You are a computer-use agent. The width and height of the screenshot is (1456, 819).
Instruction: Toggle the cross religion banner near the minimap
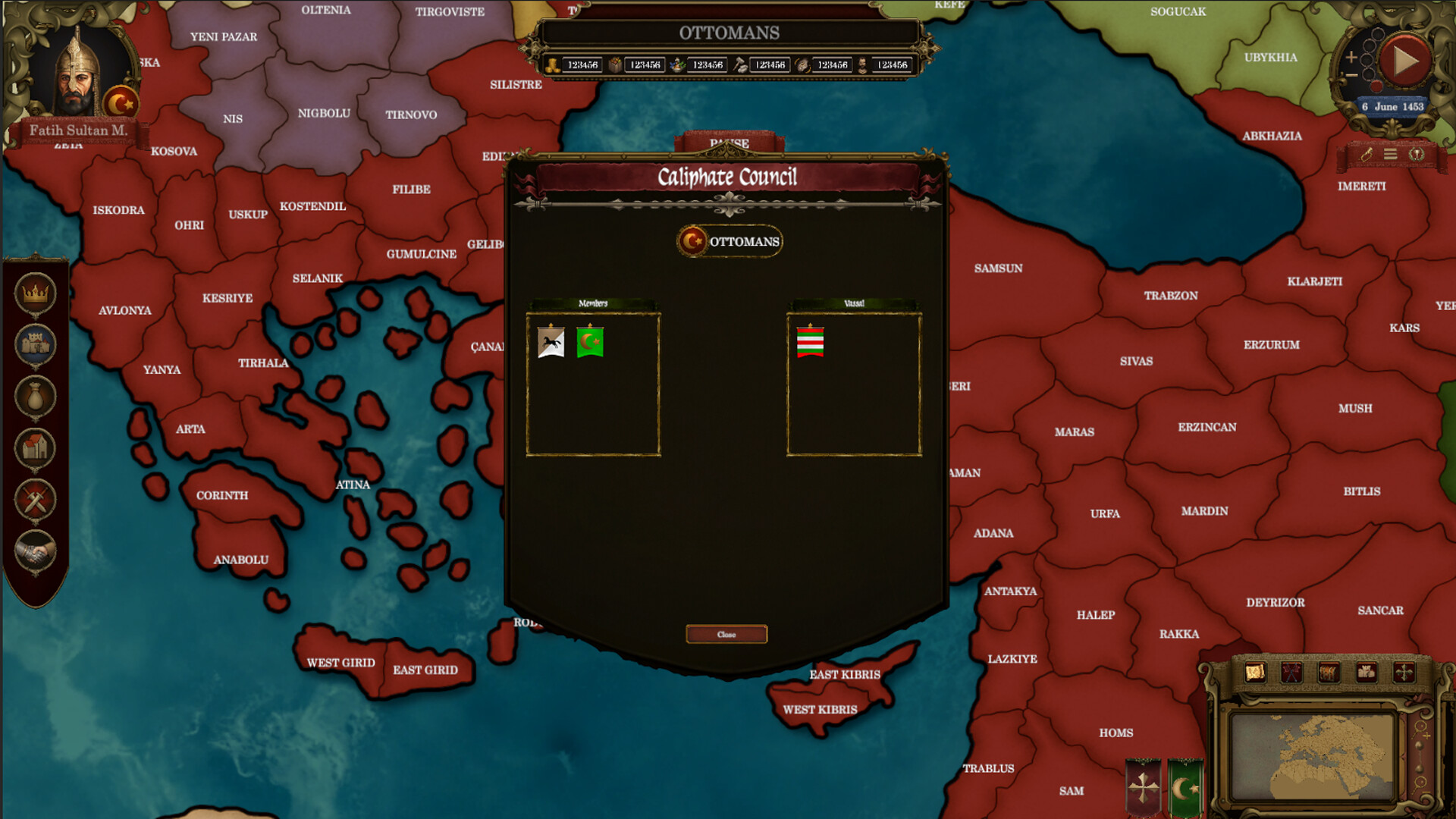click(1142, 783)
